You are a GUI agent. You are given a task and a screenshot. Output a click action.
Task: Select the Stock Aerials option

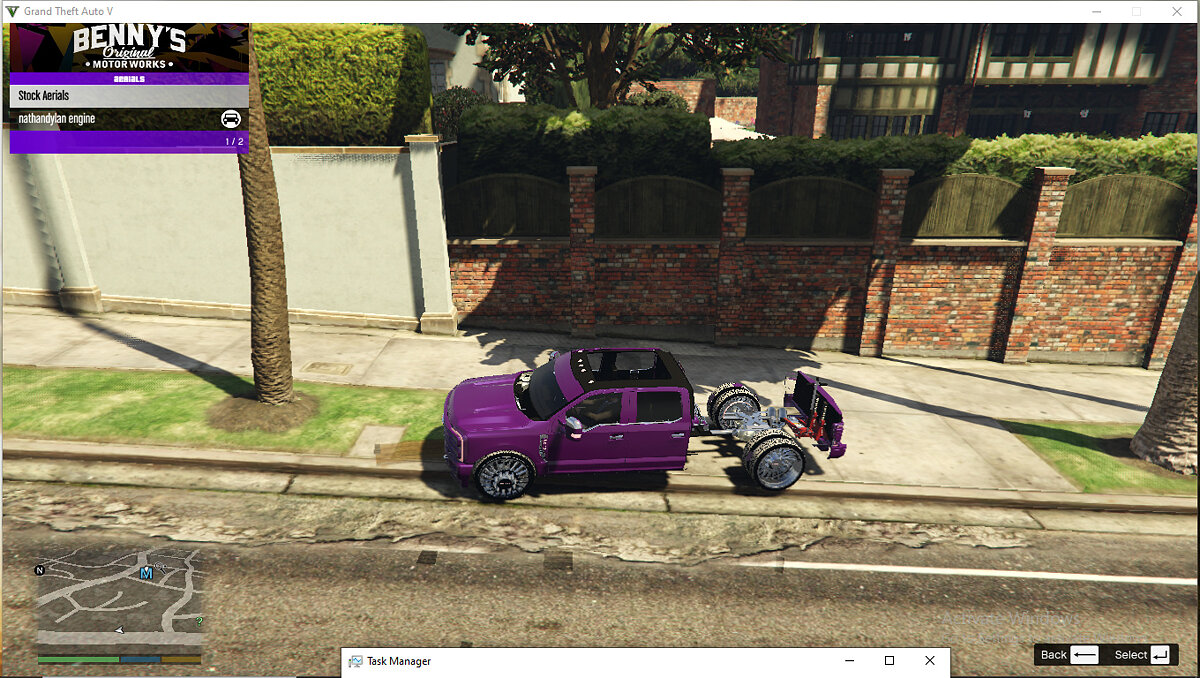point(128,96)
